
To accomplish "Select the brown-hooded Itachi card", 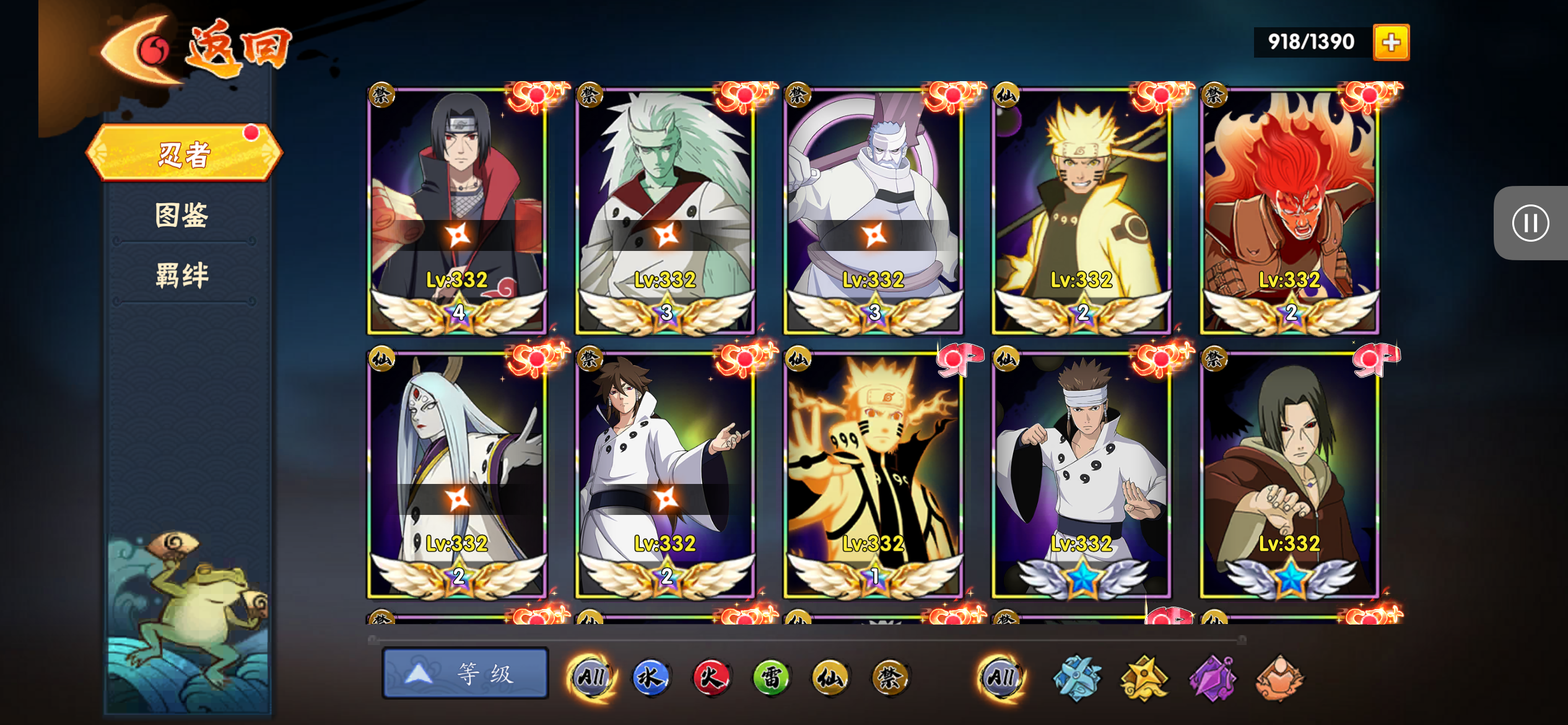I will pyautogui.click(x=1289, y=475).
